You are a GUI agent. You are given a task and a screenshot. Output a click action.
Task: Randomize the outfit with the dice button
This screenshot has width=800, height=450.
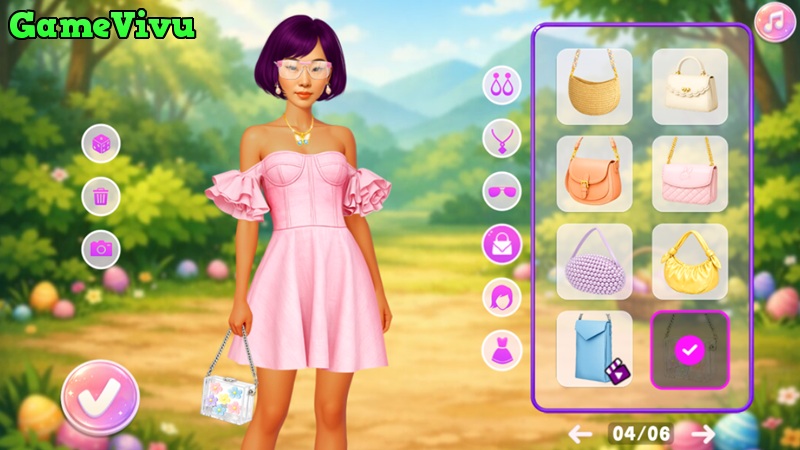click(101, 143)
